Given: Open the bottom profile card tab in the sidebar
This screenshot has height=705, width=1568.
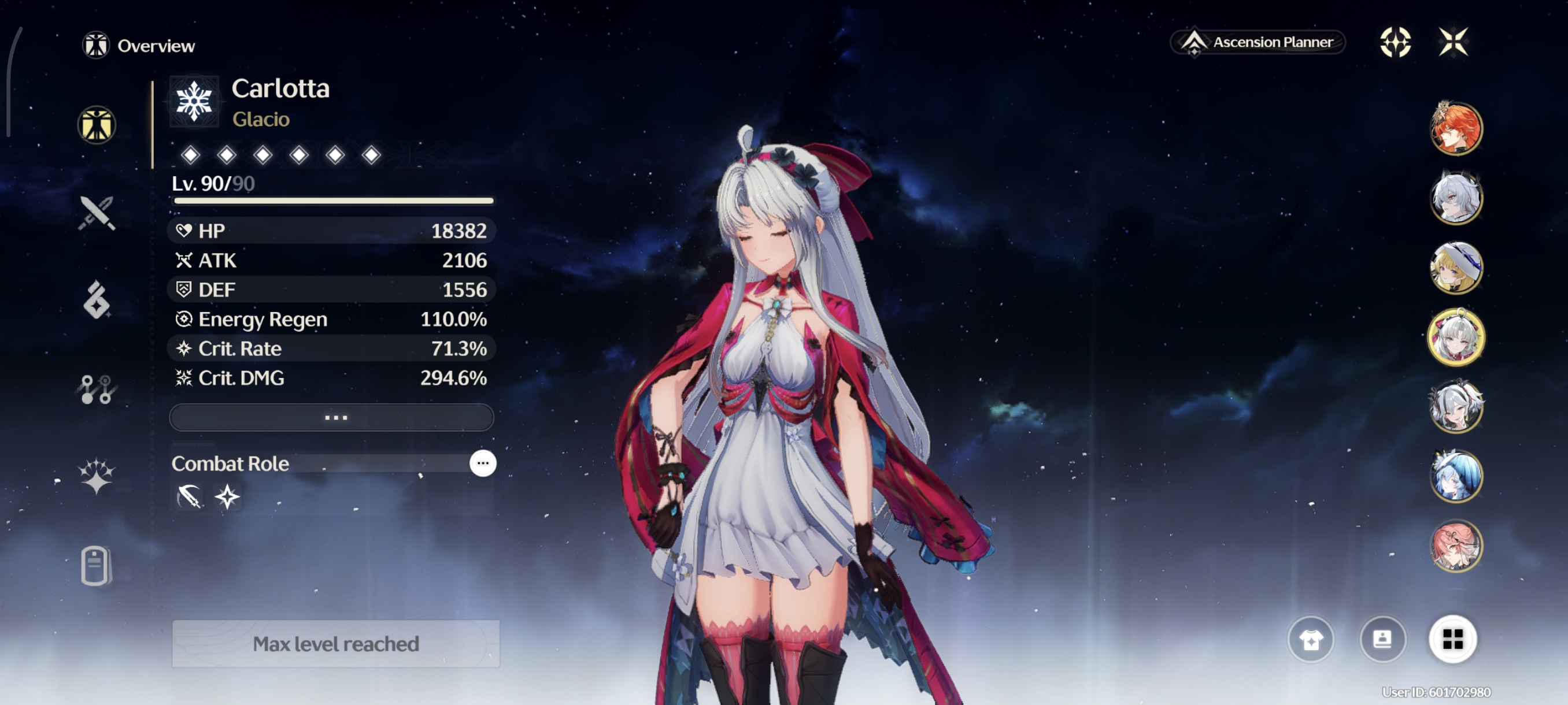Looking at the screenshot, I should [x=95, y=566].
